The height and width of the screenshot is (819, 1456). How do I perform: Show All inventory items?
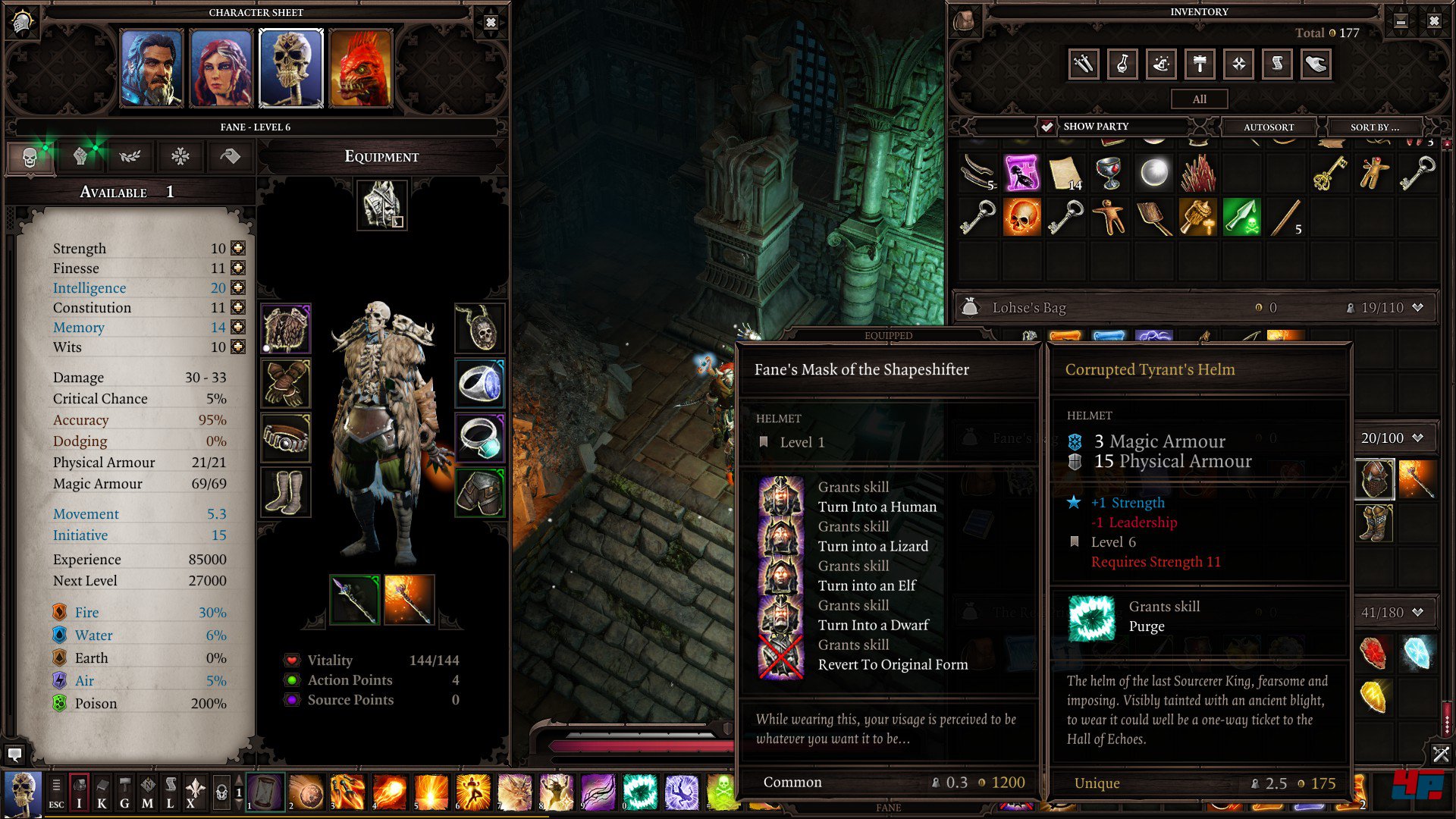(1199, 99)
